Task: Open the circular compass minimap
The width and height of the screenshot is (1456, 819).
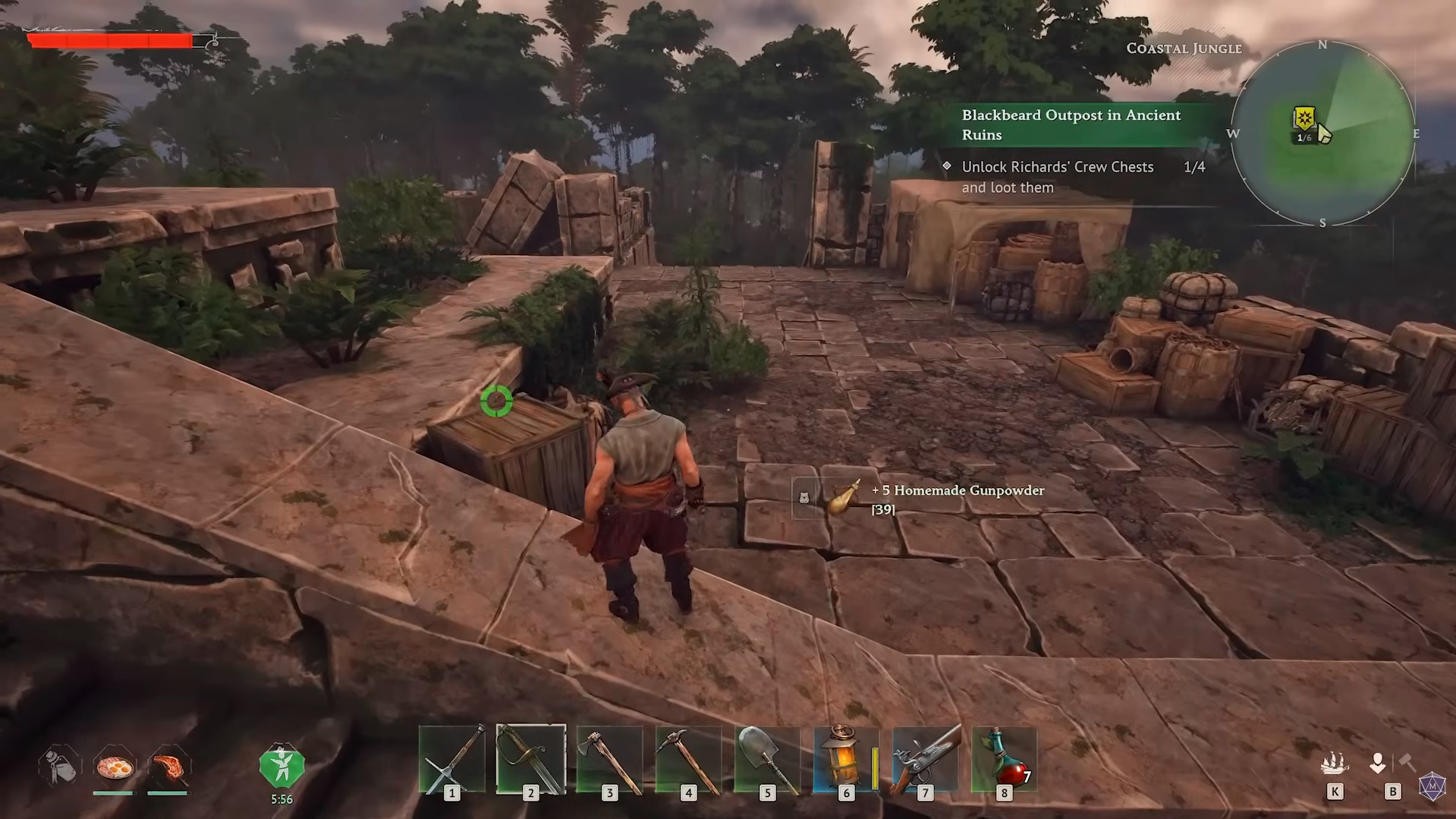Action: [1322, 134]
